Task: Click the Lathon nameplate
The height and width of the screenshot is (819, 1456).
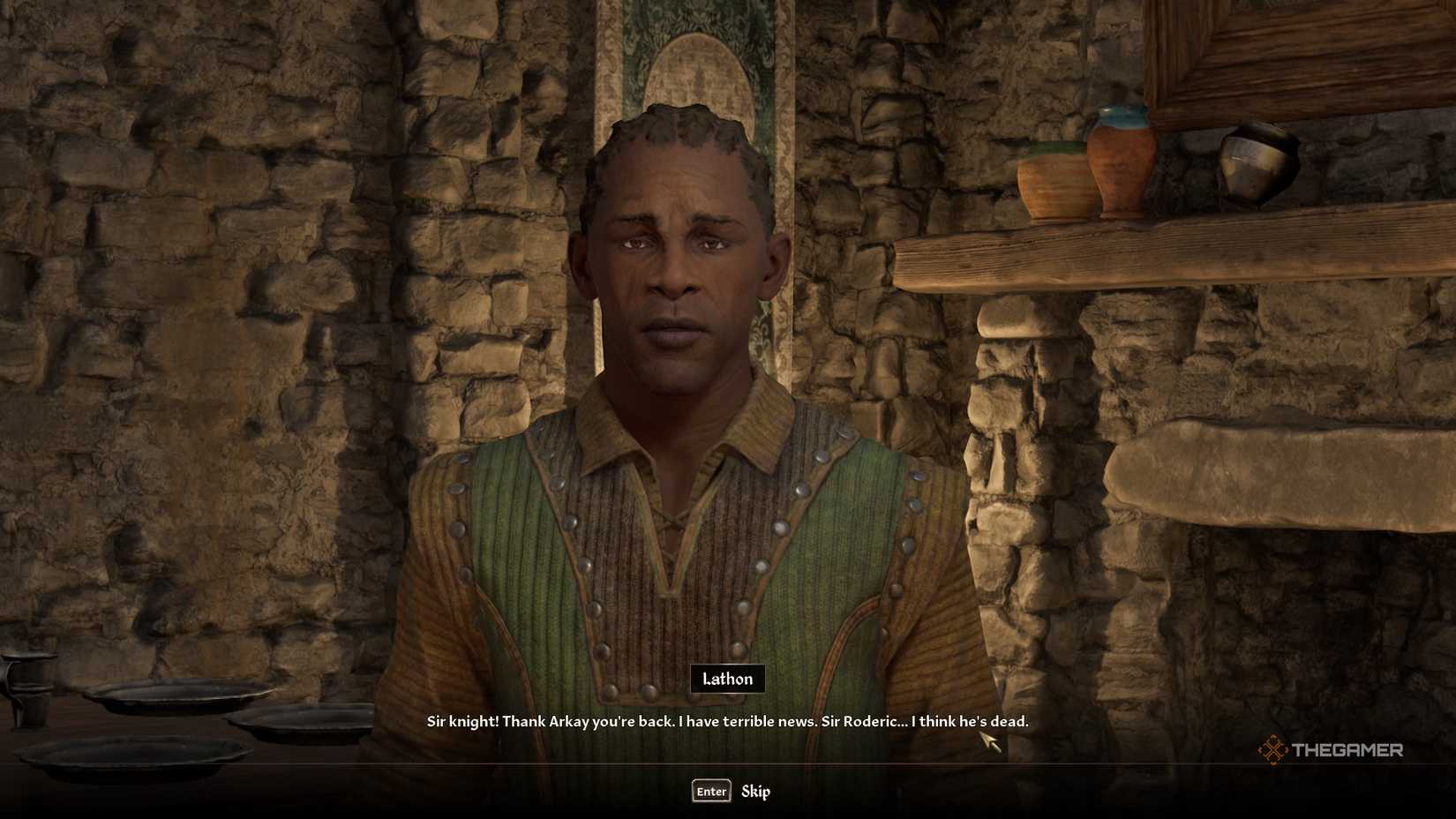Action: (726, 679)
